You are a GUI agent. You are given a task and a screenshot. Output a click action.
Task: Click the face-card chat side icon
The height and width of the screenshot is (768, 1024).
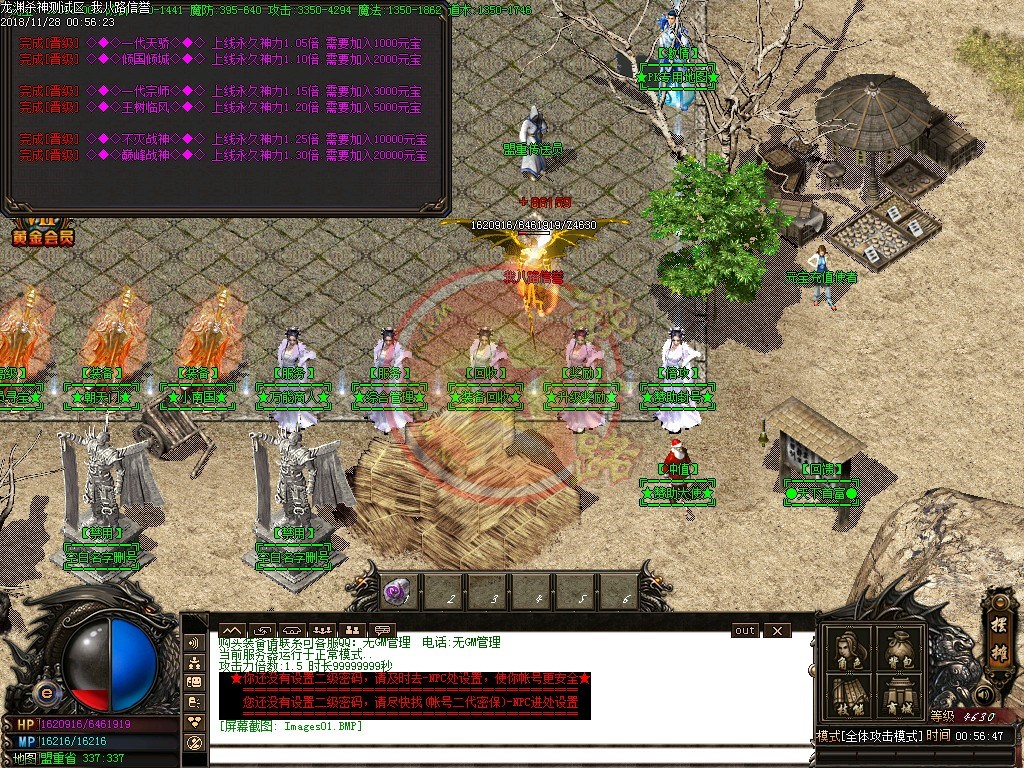click(x=195, y=683)
